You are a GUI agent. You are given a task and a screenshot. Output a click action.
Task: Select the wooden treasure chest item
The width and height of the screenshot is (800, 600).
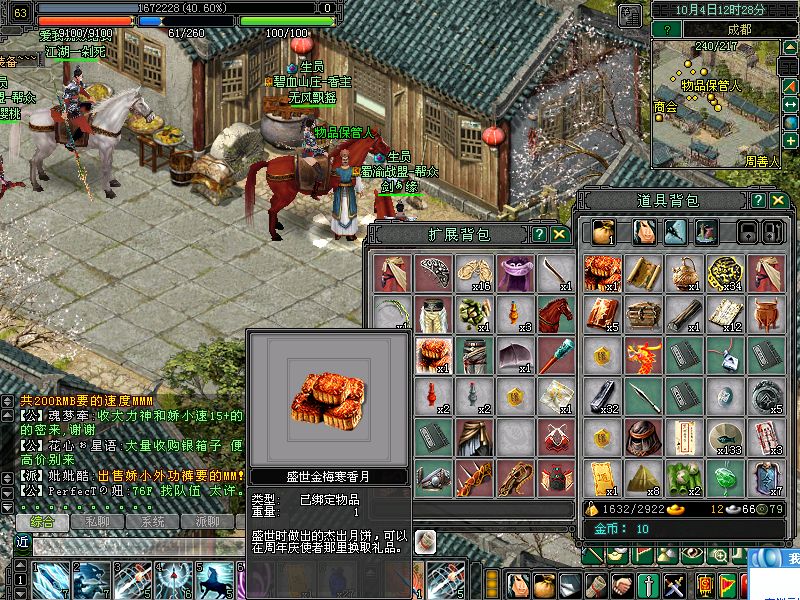644,313
